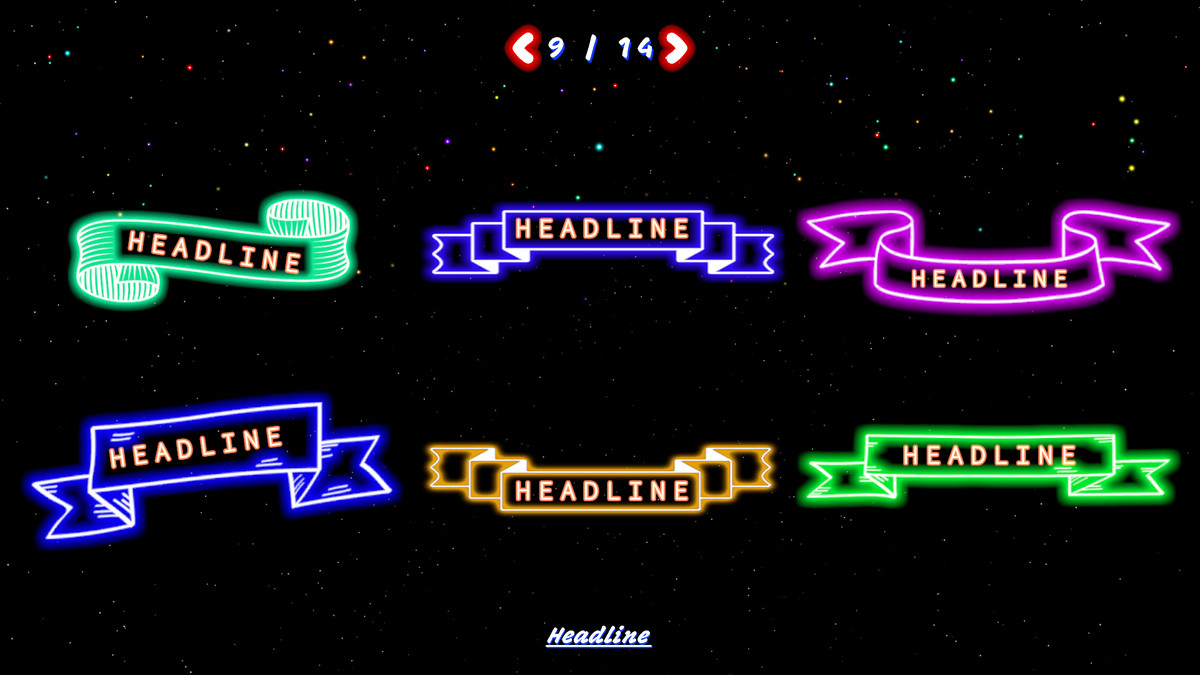Go to the previous page with the left arrow

tap(522, 47)
